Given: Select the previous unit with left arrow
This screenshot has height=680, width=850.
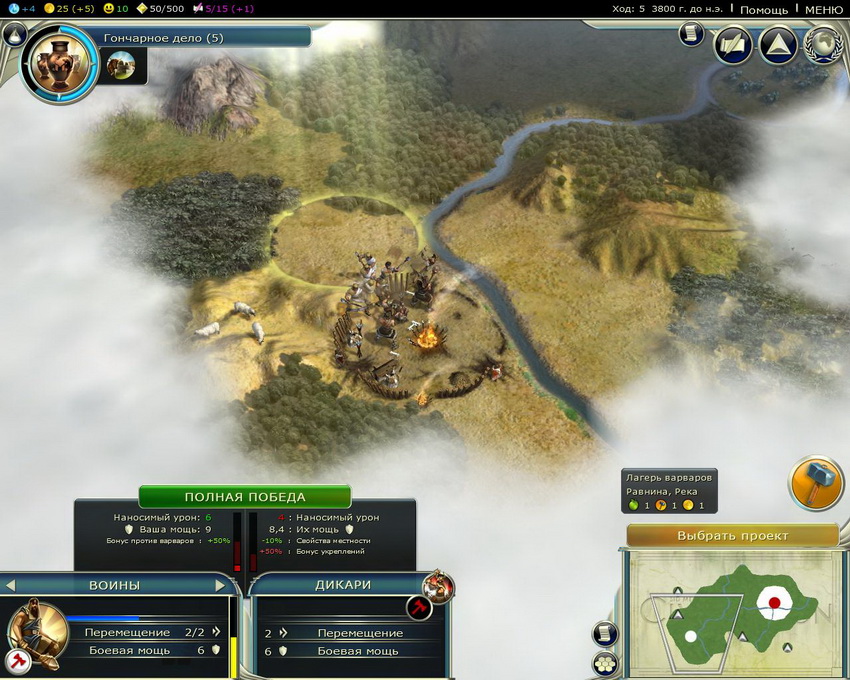Looking at the screenshot, I should tap(10, 584).
